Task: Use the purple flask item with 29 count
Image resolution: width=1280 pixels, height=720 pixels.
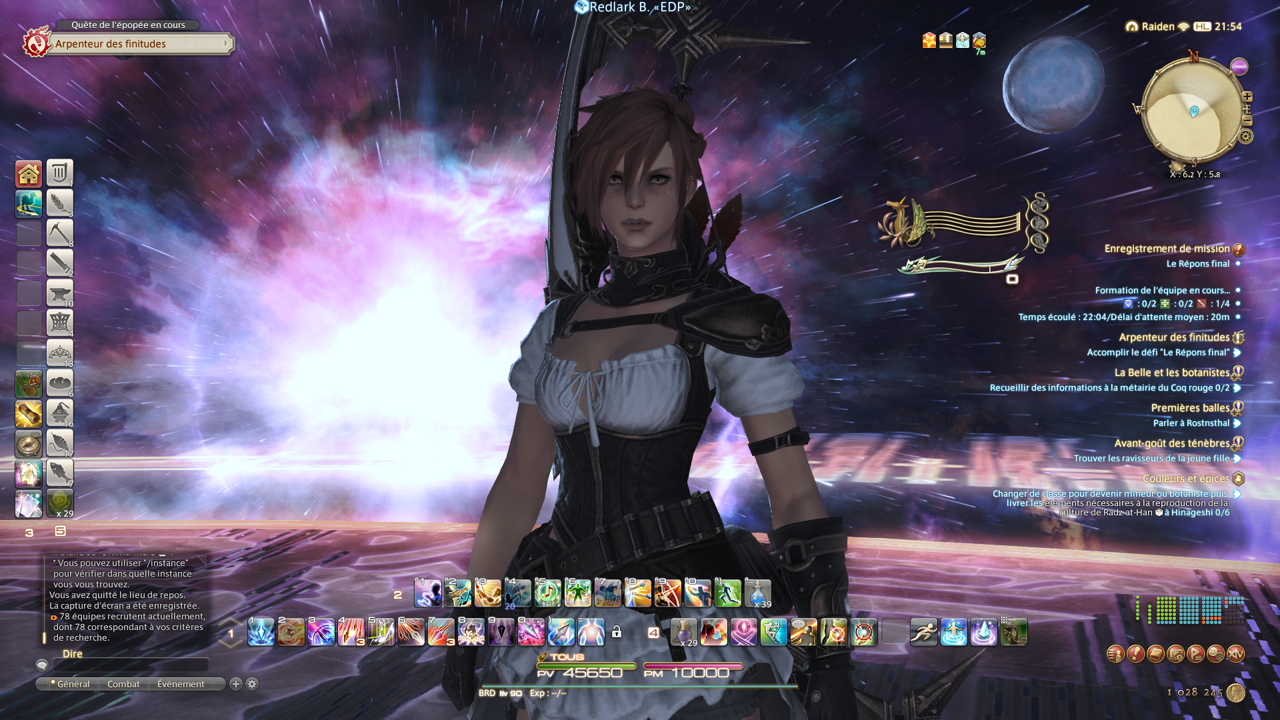Action: pyautogui.click(x=684, y=632)
